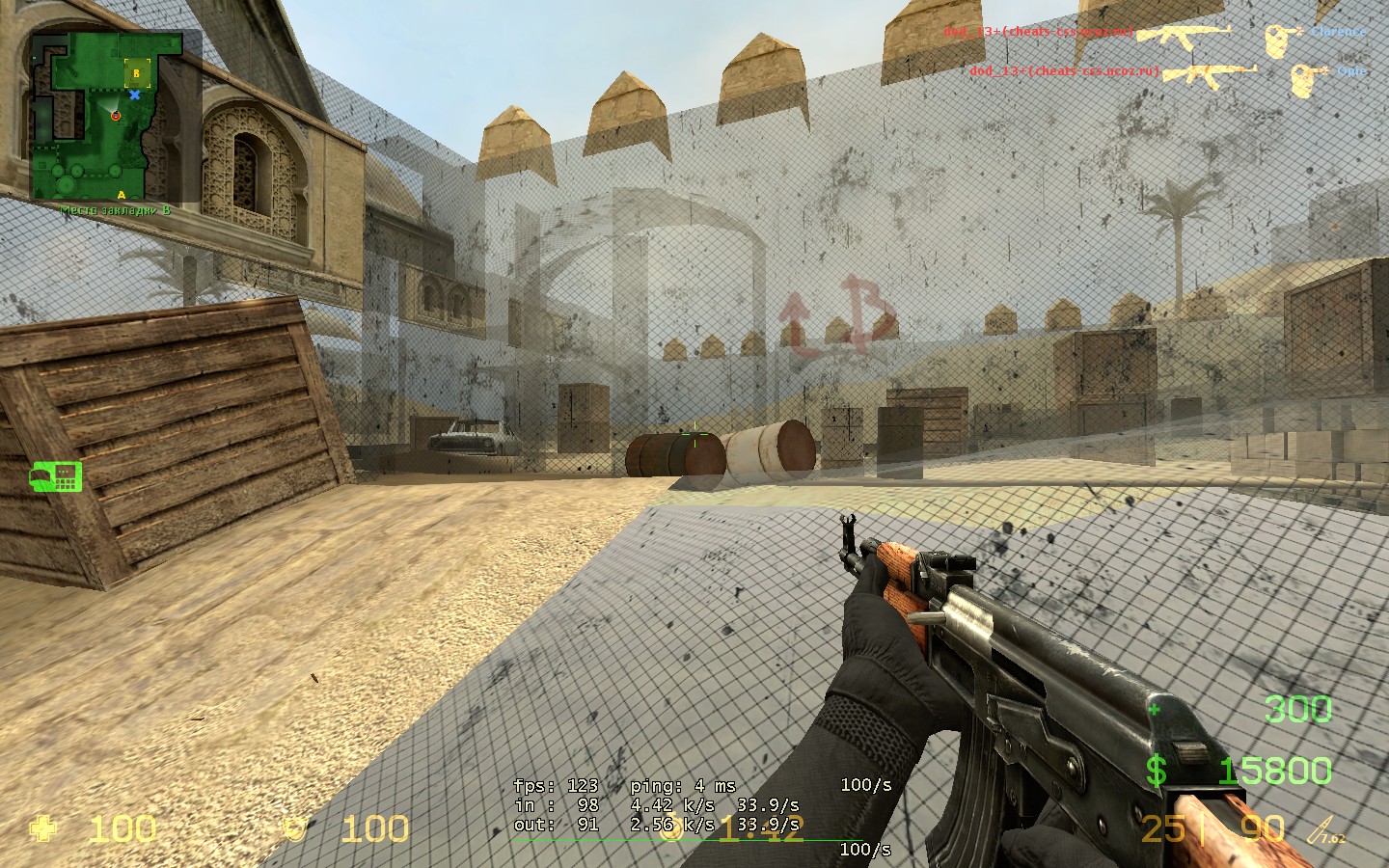The image size is (1389, 868).
Task: Click the blue X marker on the minimap
Action: pos(135,95)
